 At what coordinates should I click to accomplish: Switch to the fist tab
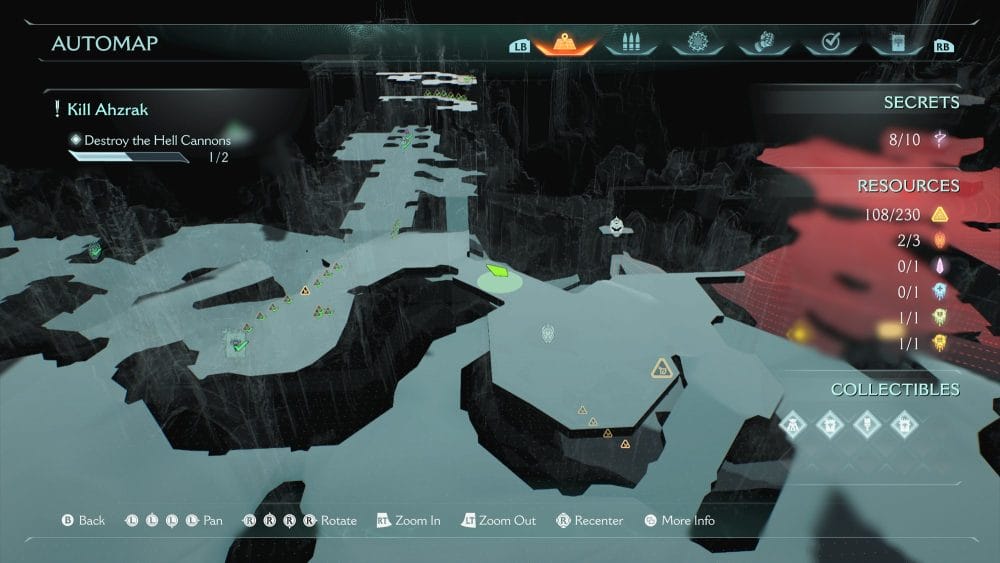click(x=762, y=44)
